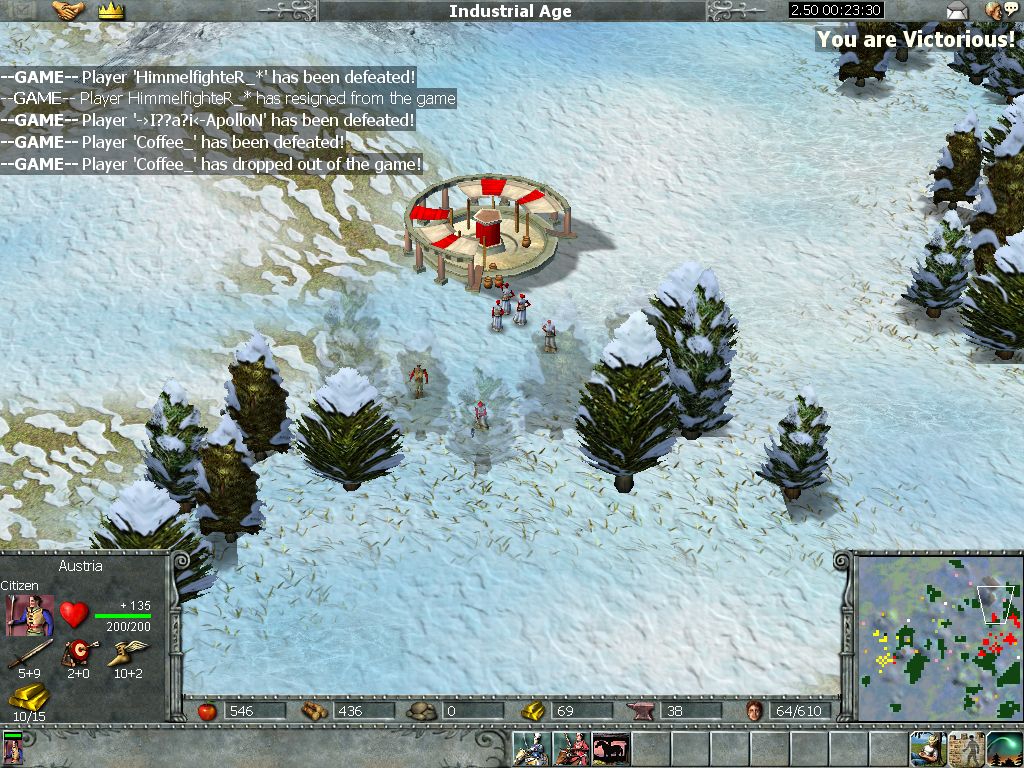Click the figure against stone wall icon

[x=966, y=749]
